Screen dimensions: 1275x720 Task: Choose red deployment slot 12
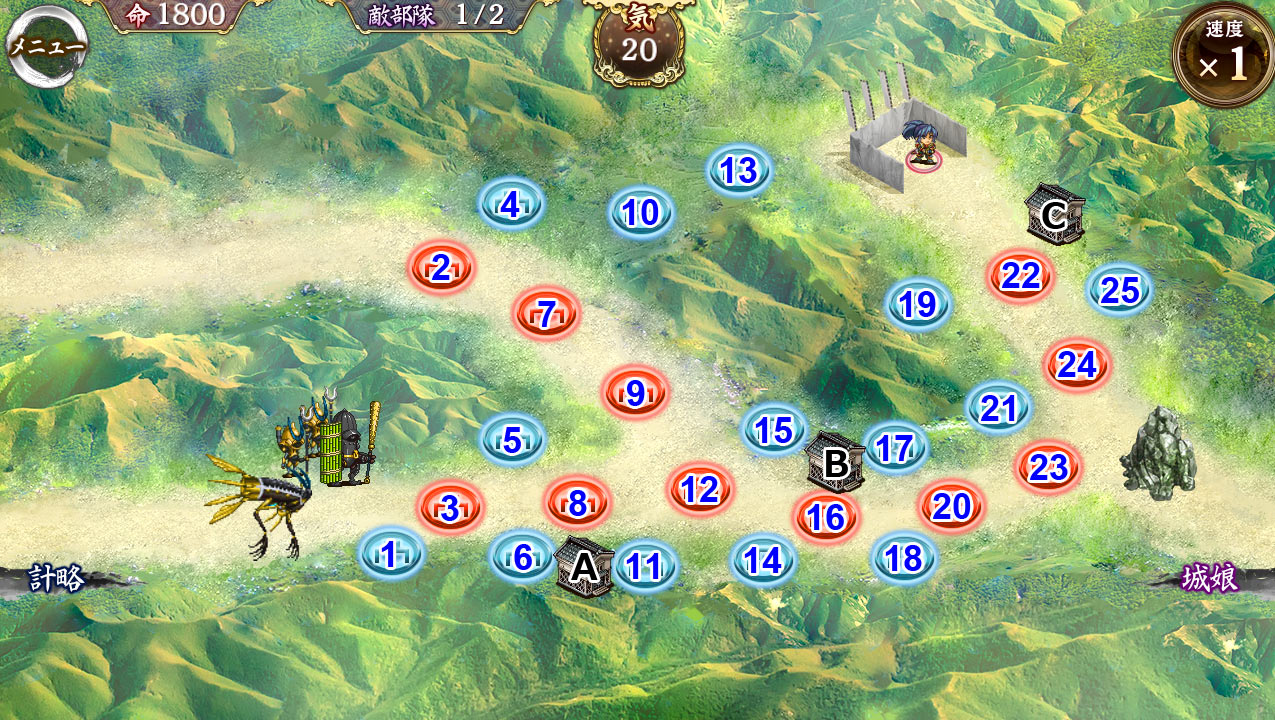tap(700, 489)
